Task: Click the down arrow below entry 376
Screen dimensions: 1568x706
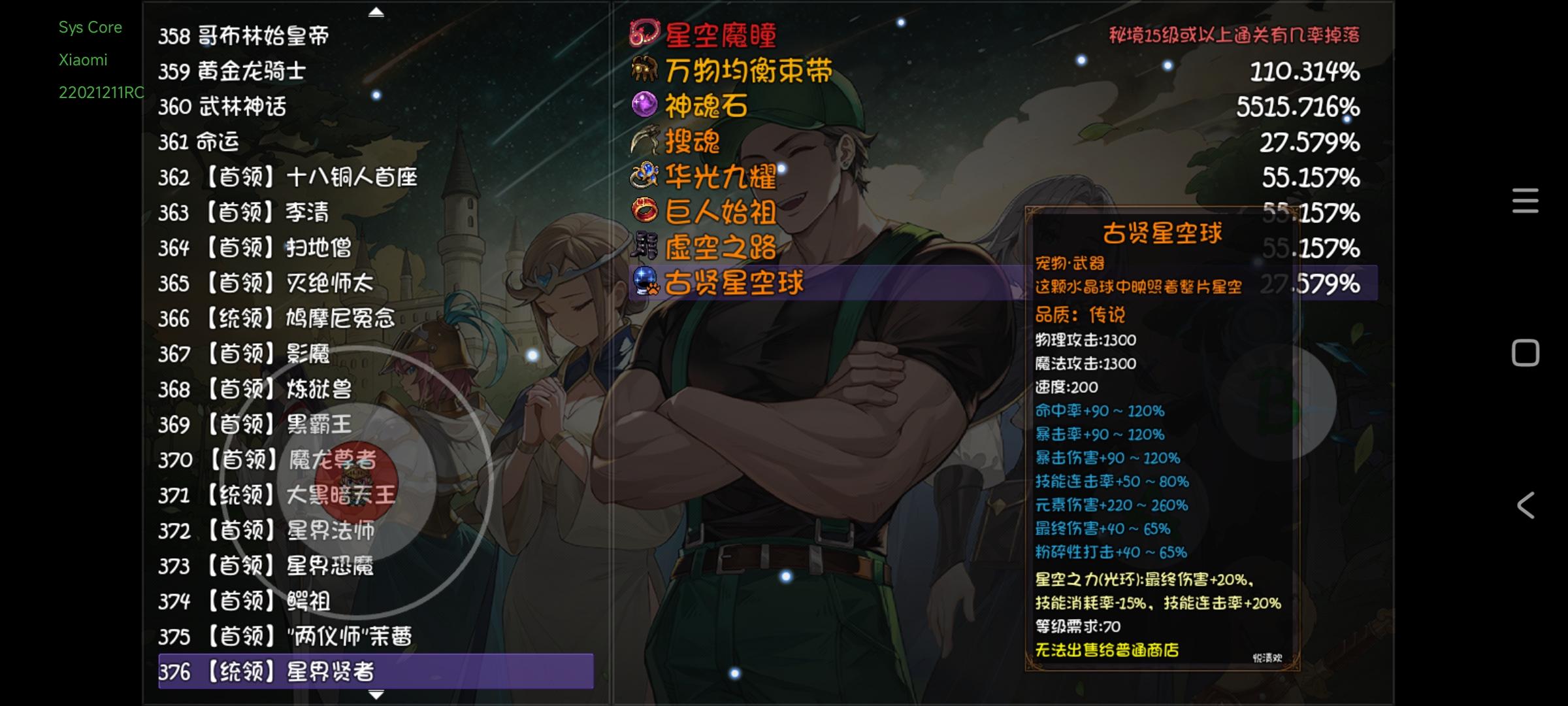Action: (x=375, y=695)
